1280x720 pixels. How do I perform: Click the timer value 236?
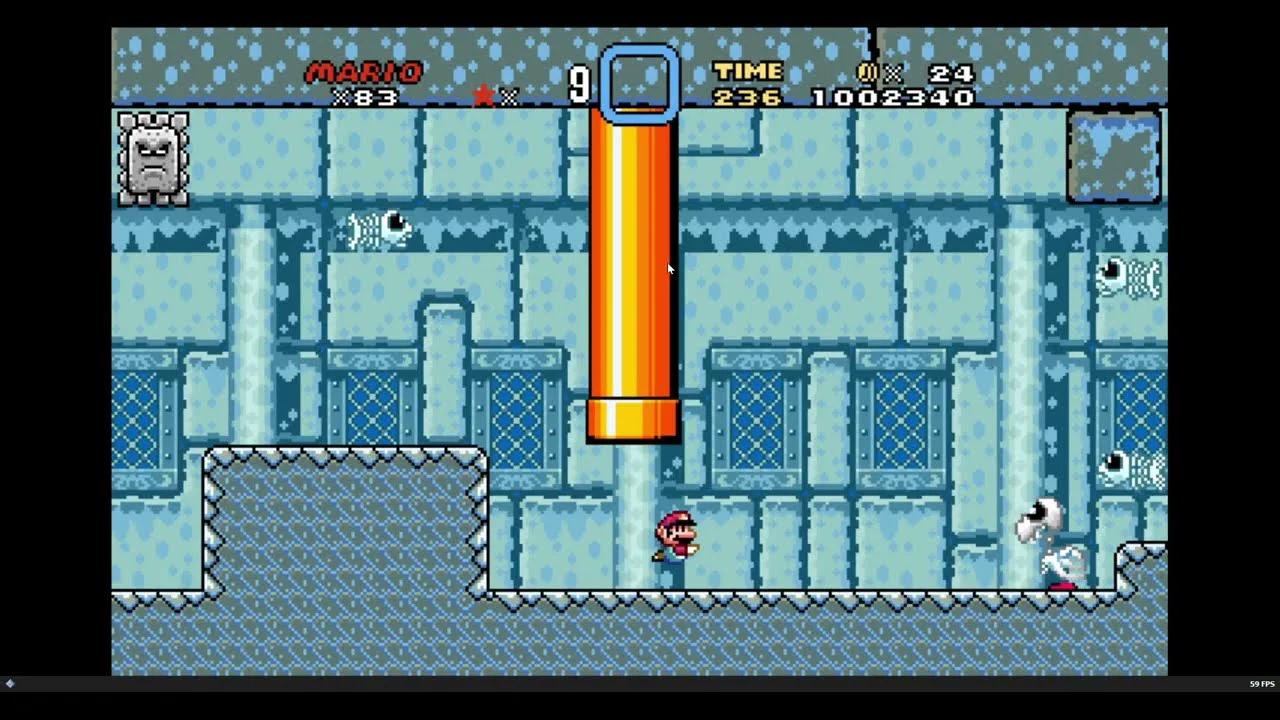[745, 97]
